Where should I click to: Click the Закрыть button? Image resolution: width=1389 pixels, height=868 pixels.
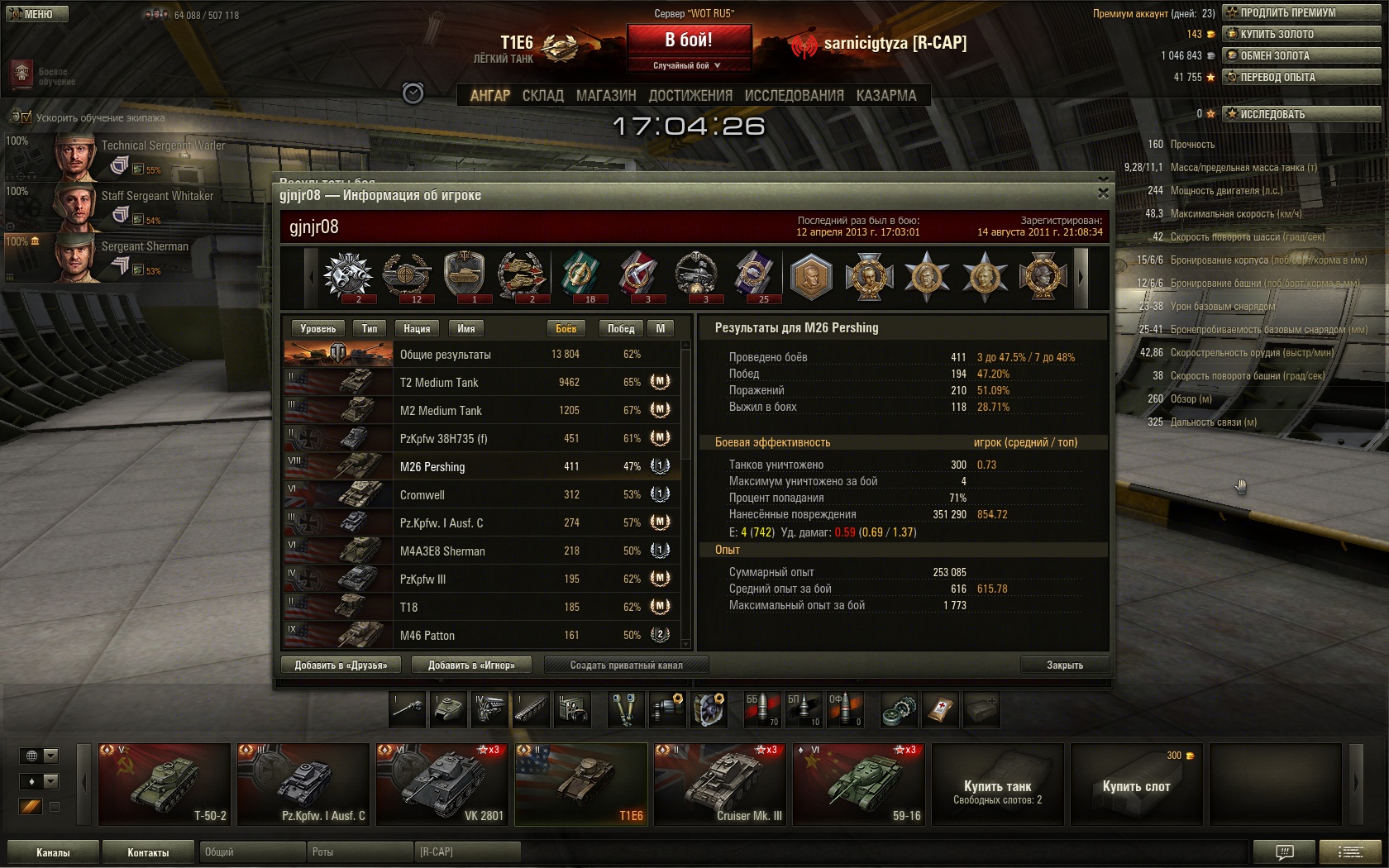click(1064, 665)
